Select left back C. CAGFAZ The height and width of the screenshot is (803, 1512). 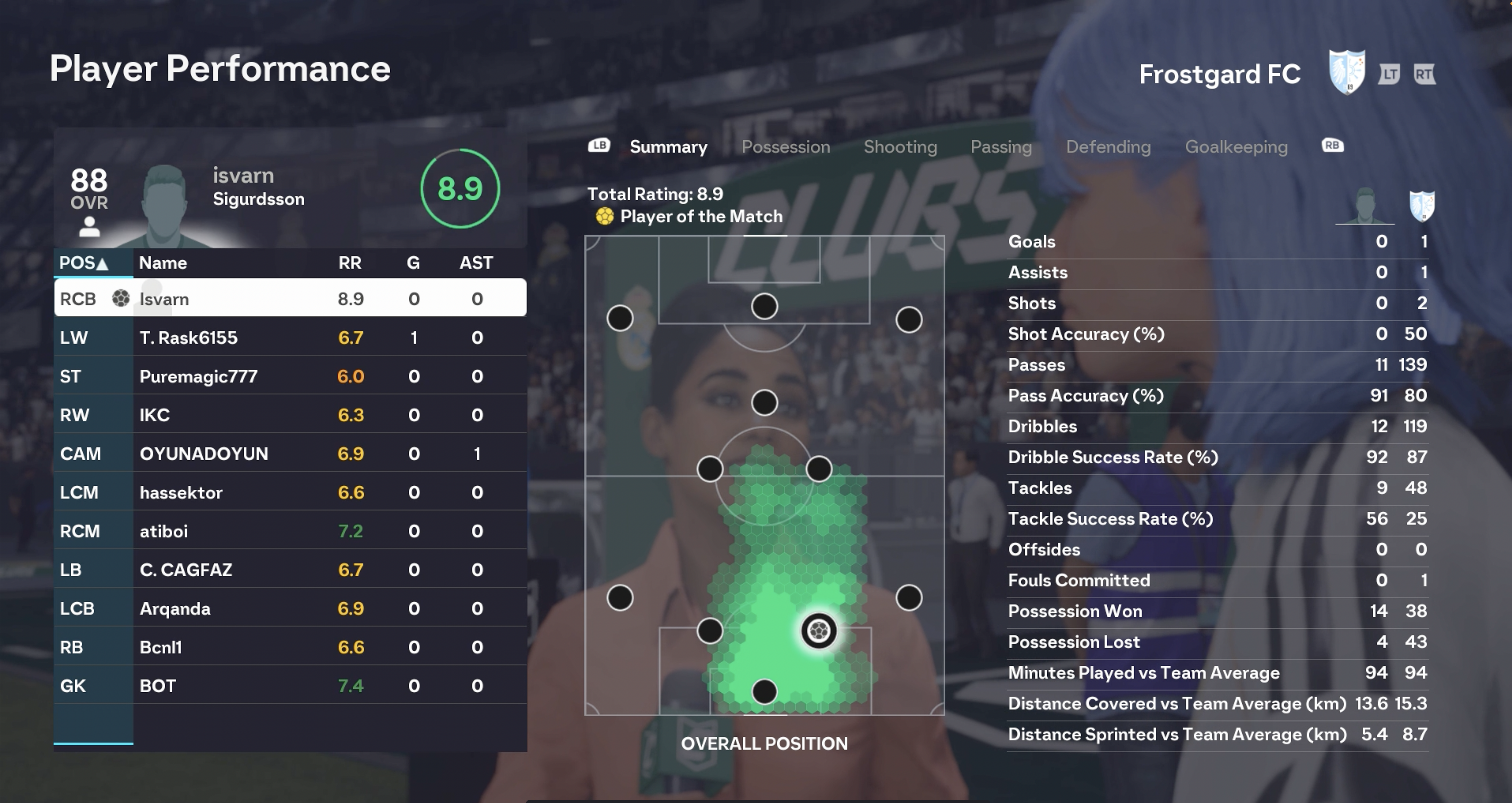(x=290, y=570)
